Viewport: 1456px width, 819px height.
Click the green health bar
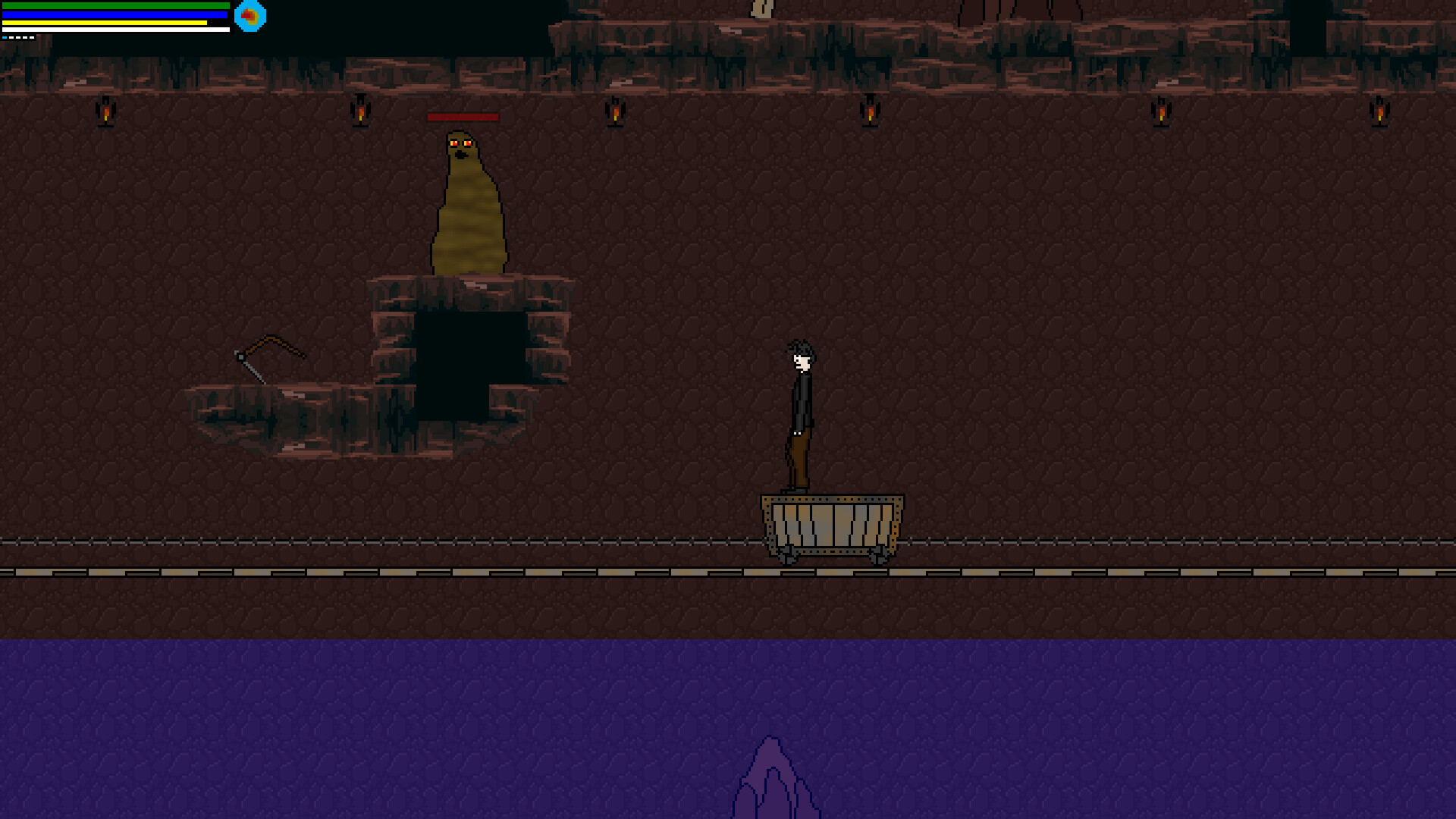click(x=114, y=5)
